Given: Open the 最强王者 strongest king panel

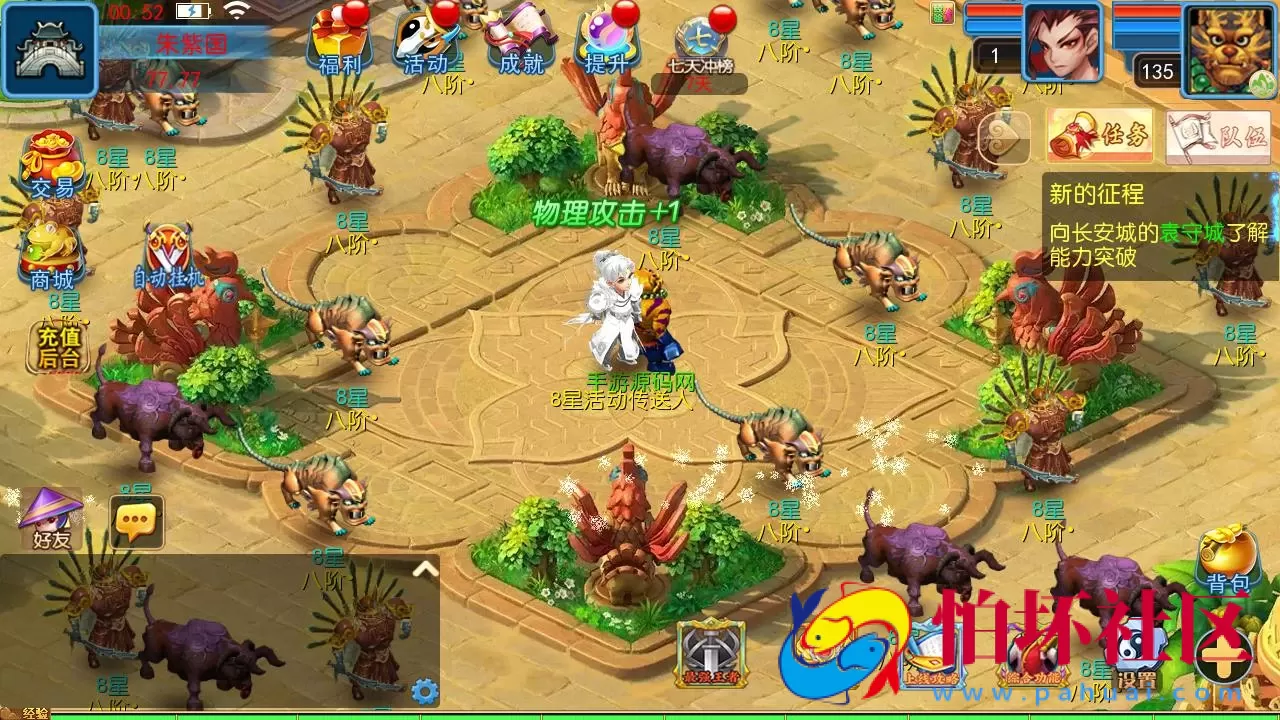Looking at the screenshot, I should pyautogui.click(x=712, y=651).
